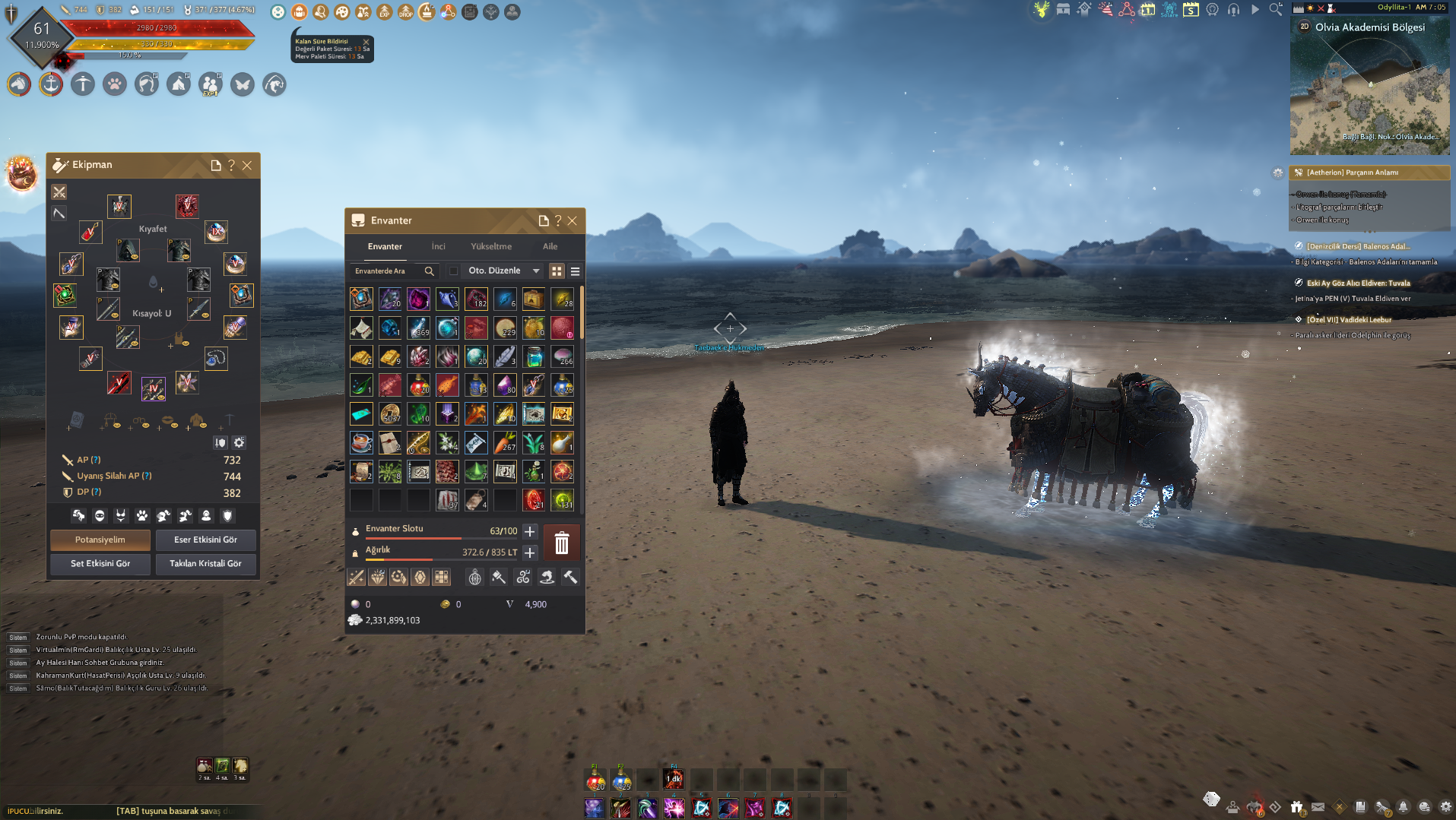
Task: Select the Solare event icon in top toolbar
Action: click(x=1169, y=10)
